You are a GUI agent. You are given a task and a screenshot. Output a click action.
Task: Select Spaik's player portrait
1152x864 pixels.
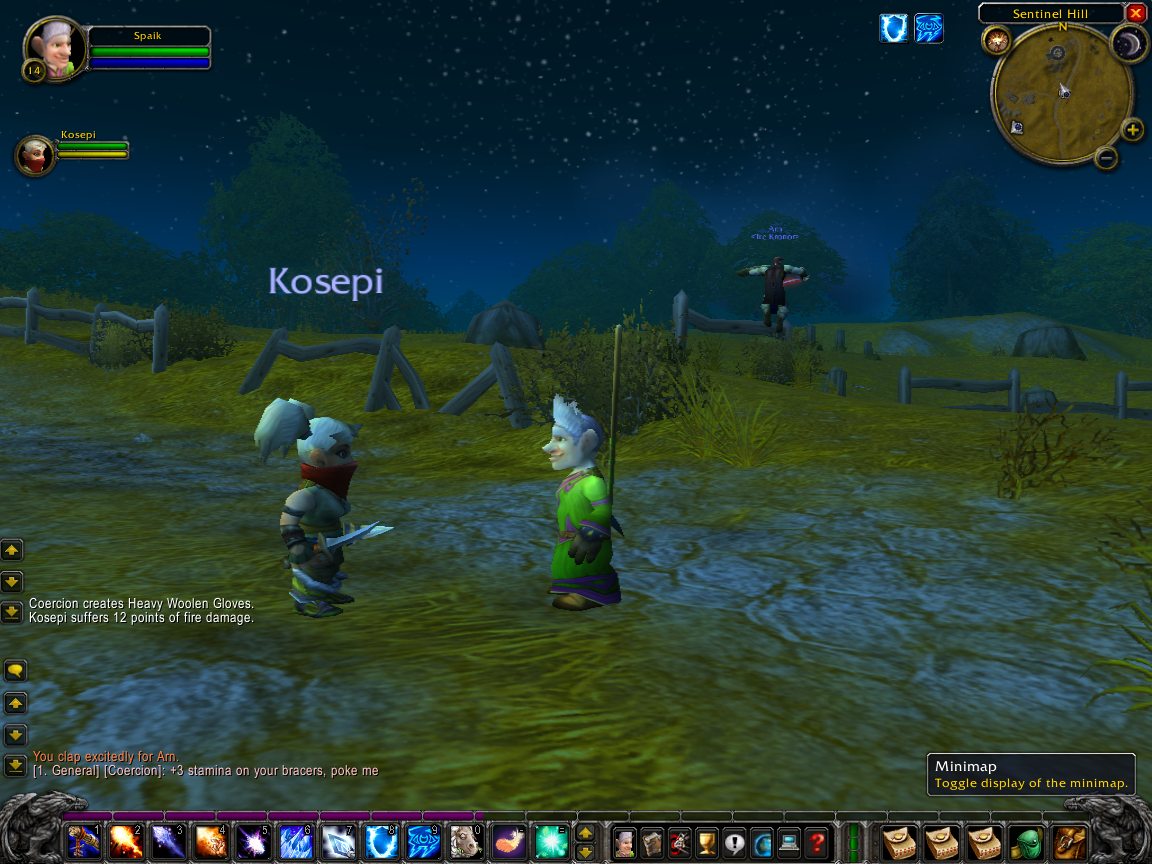[47, 44]
